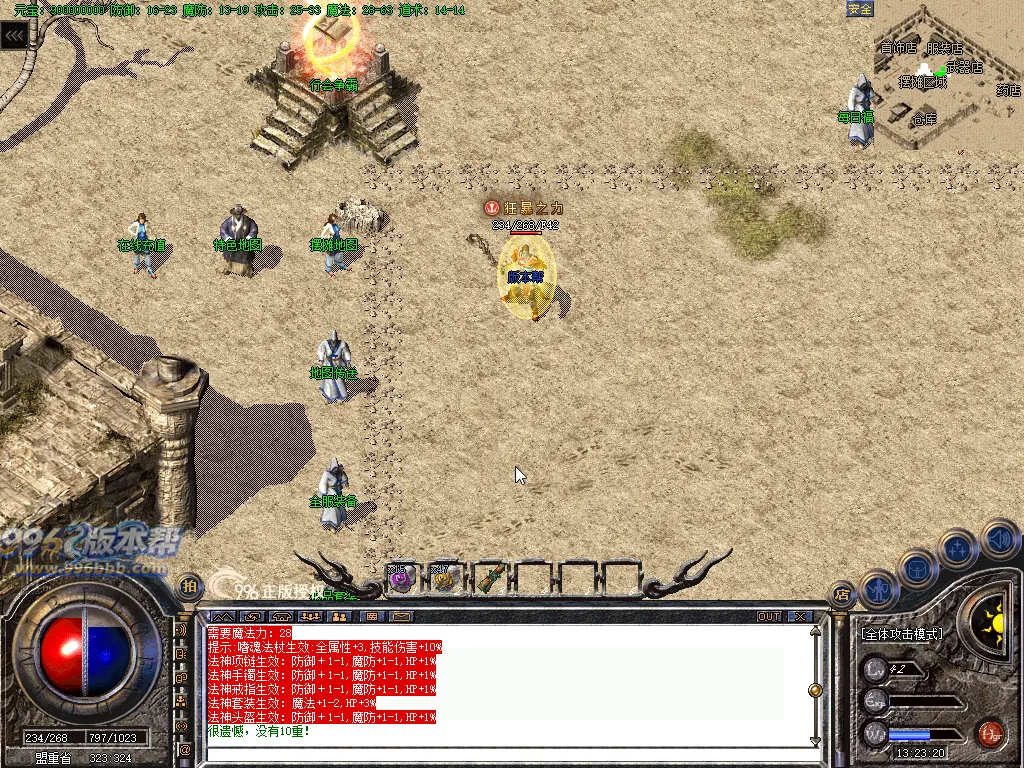Click the collapse arrows button at top-left
The width and height of the screenshot is (1024, 768).
pos(14,36)
